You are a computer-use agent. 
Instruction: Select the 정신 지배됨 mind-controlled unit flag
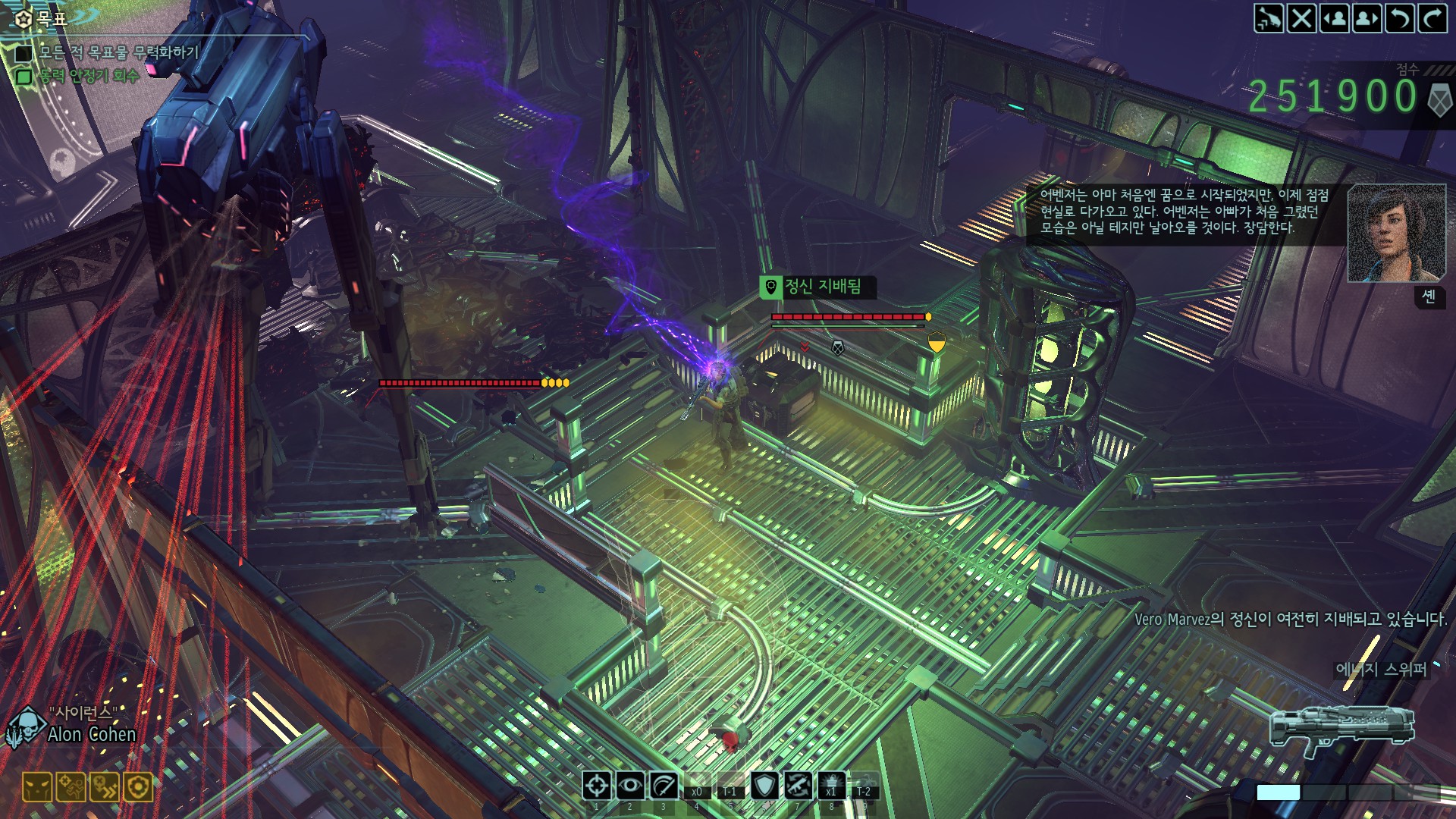(x=817, y=287)
